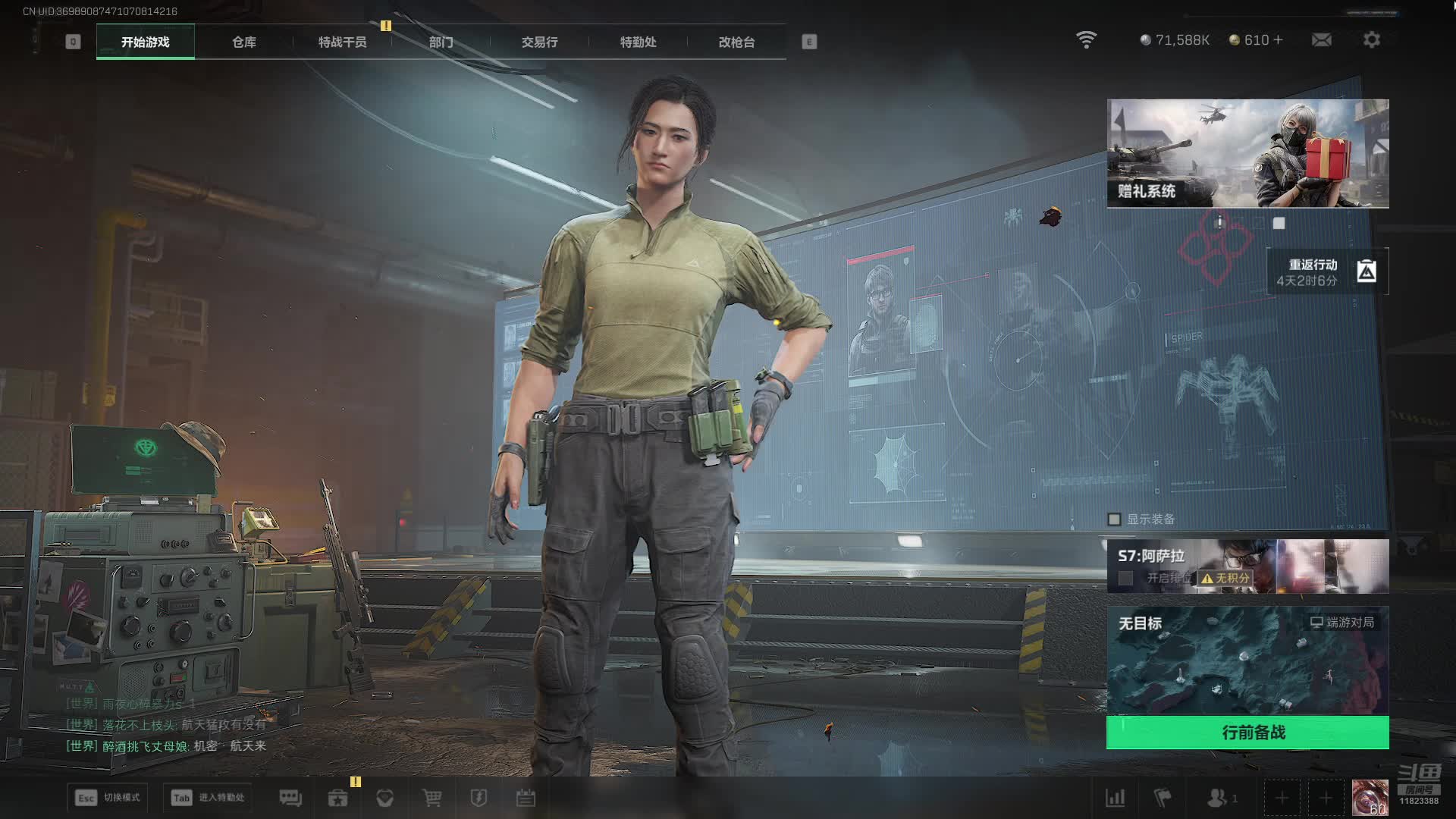Screen dimensions: 1456x819
Task: Open the 改枪台 gunsmith tab
Action: 736,42
